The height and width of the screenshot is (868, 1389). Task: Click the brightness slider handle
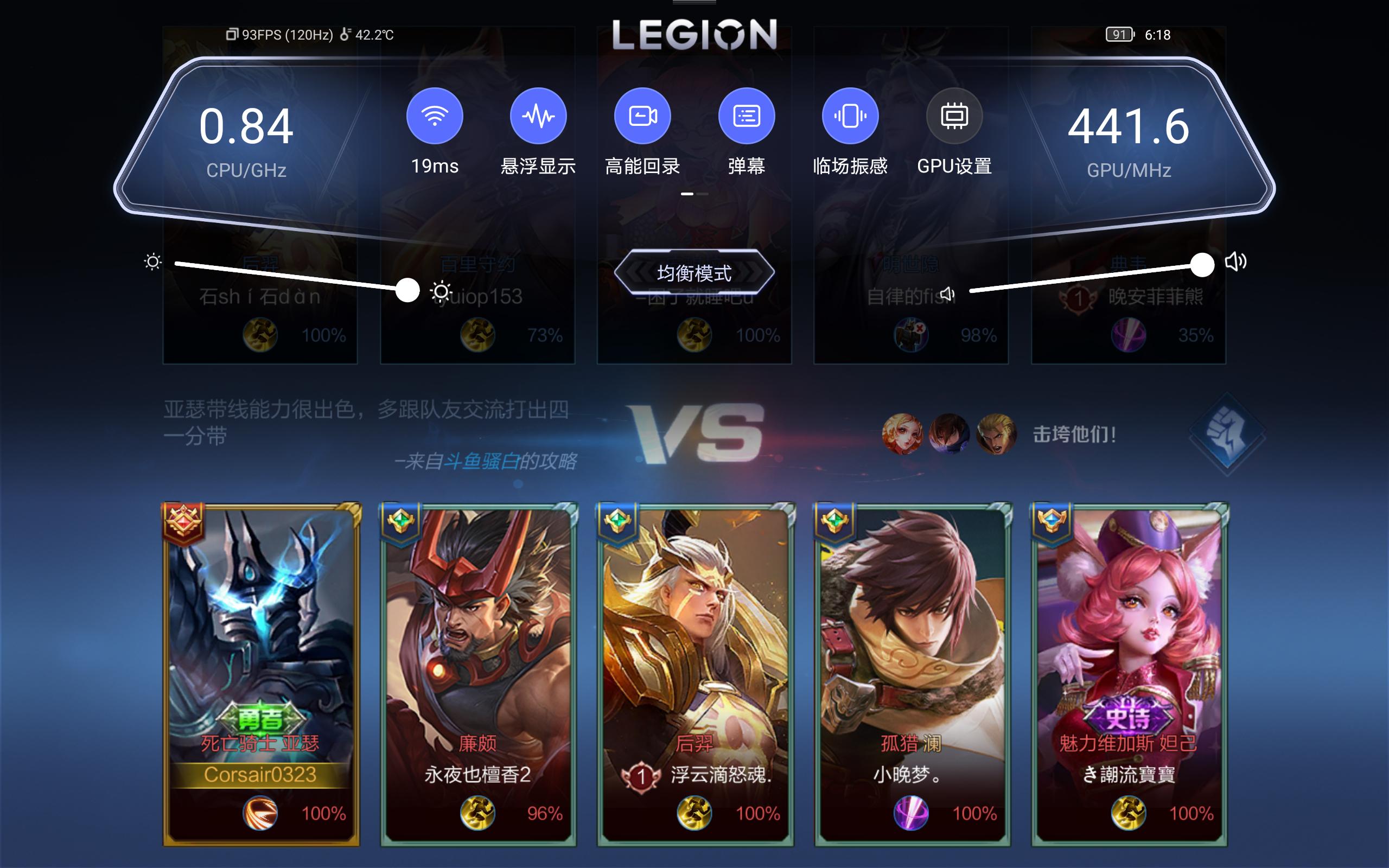[407, 290]
